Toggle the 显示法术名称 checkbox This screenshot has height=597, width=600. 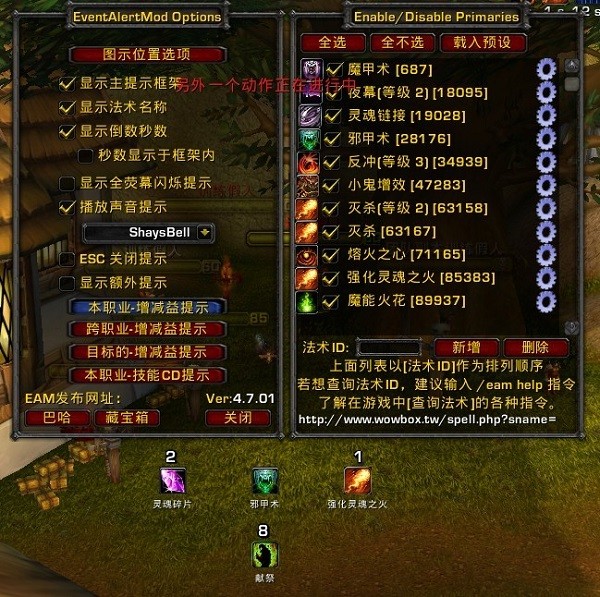tap(67, 107)
